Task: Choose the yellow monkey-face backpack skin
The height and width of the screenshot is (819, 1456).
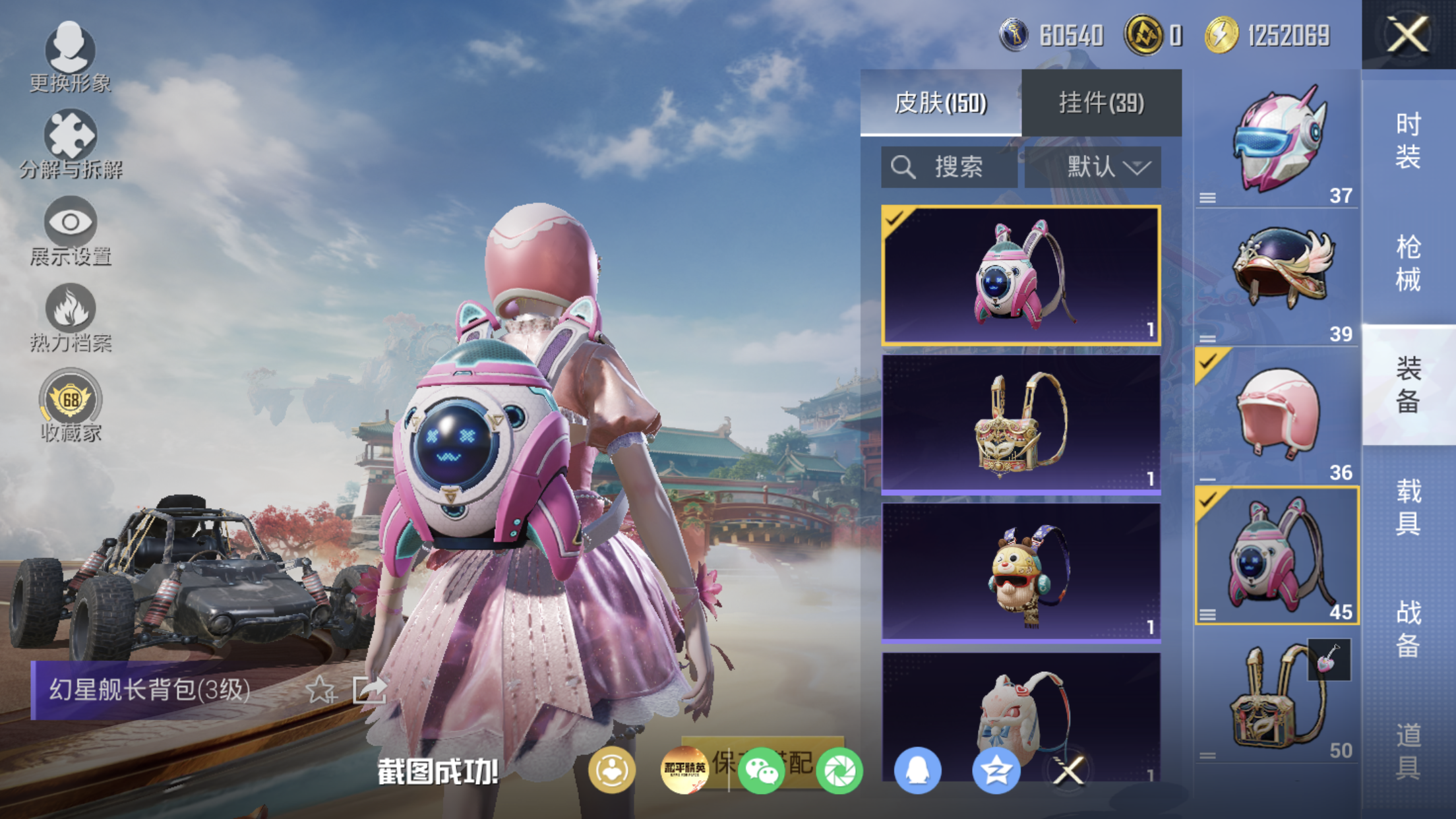Action: [x=1020, y=572]
